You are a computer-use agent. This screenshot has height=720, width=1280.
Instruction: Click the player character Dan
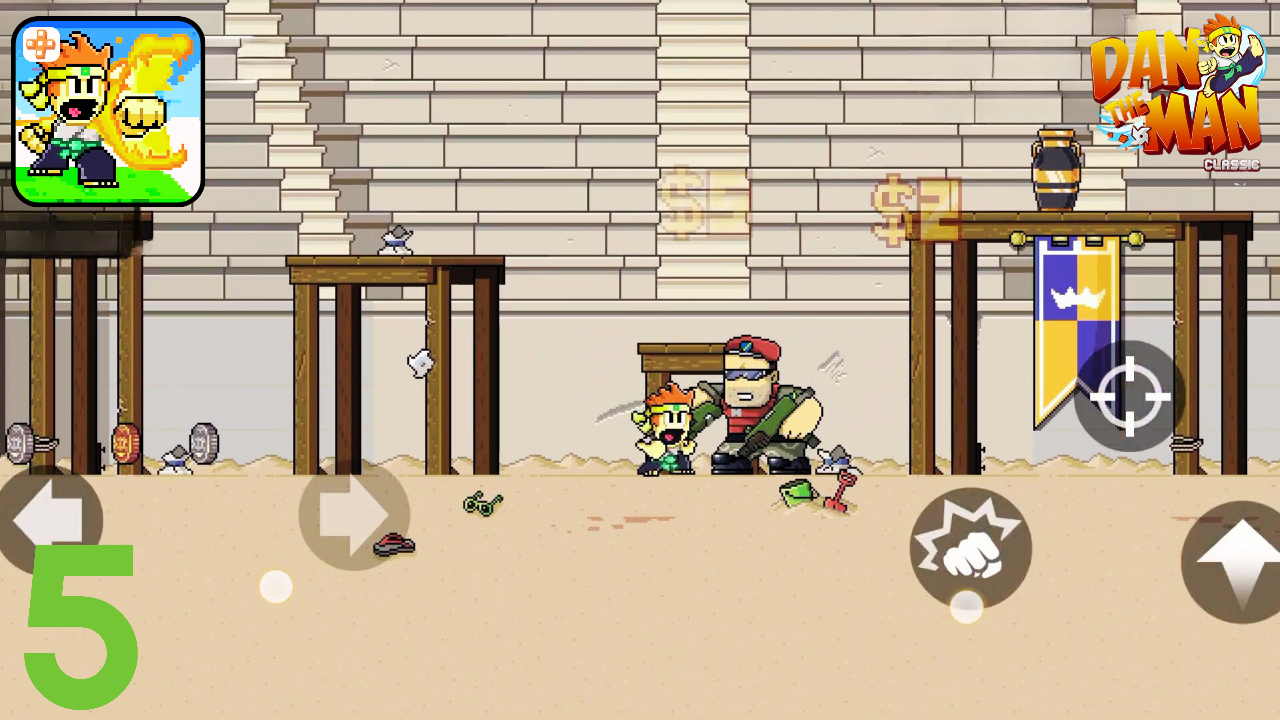pos(664,425)
